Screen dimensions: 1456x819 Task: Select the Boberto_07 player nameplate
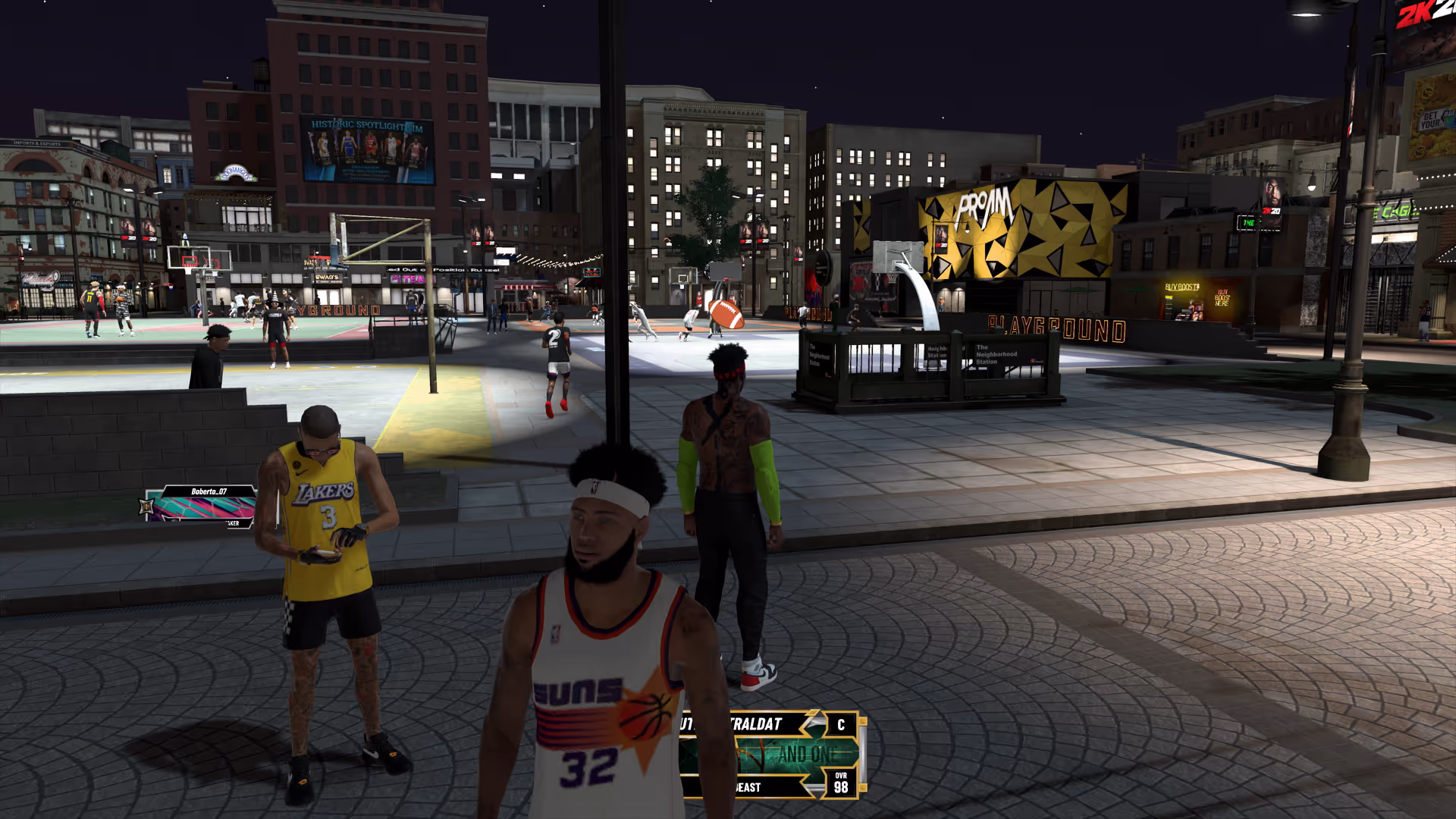tap(201, 506)
